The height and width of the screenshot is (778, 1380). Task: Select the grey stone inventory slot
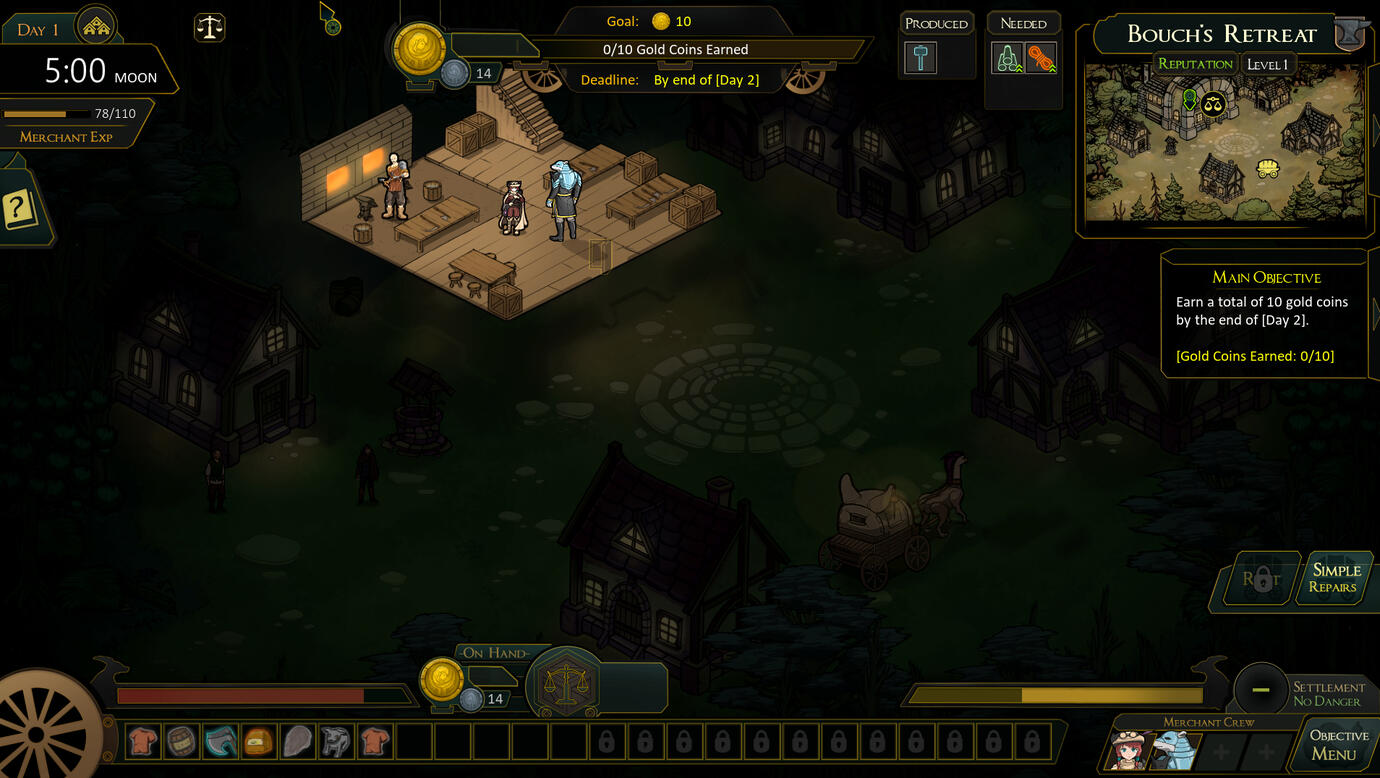(x=298, y=741)
